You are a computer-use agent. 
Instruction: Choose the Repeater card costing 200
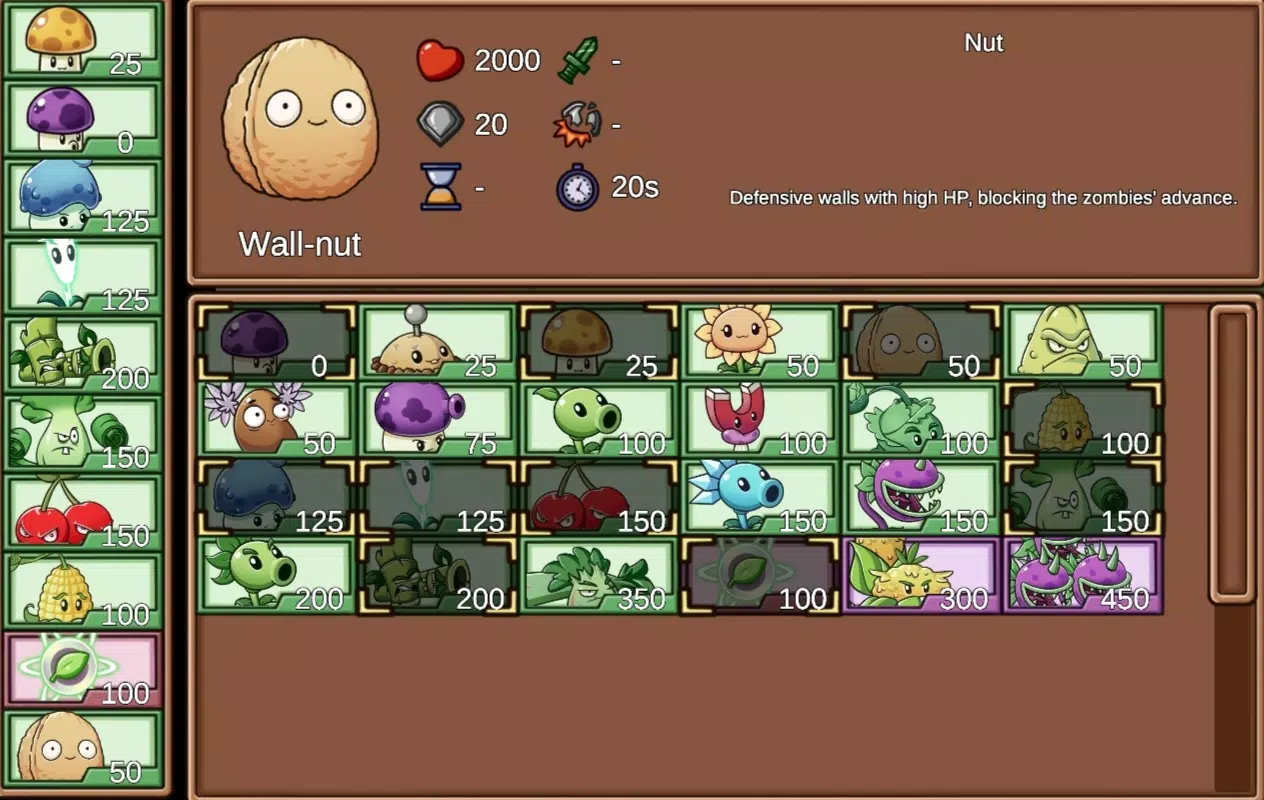coord(276,575)
